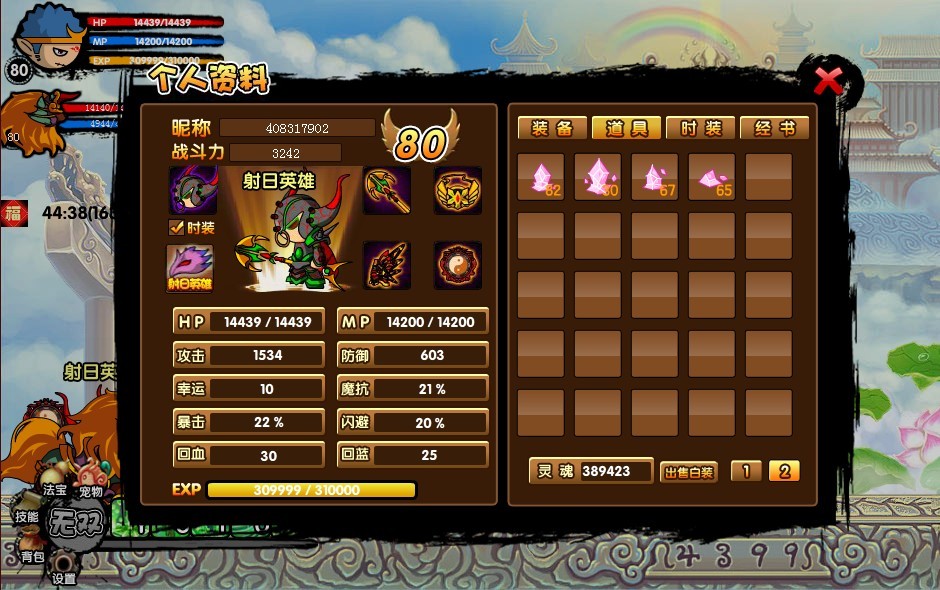Screen dimensions: 940x590
Task: Show the 经书 scriptures tab
Action: 774,128
